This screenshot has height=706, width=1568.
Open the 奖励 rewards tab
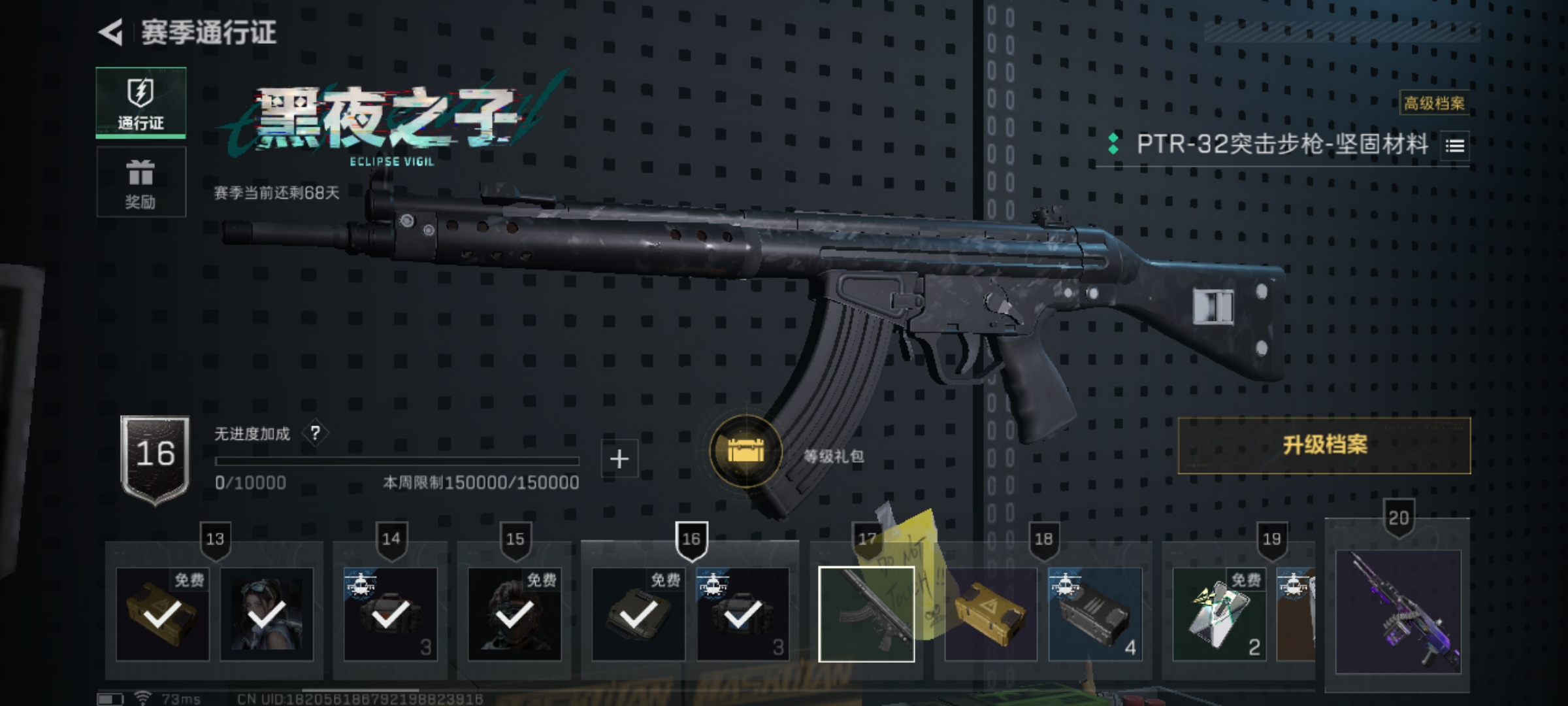pos(141,182)
